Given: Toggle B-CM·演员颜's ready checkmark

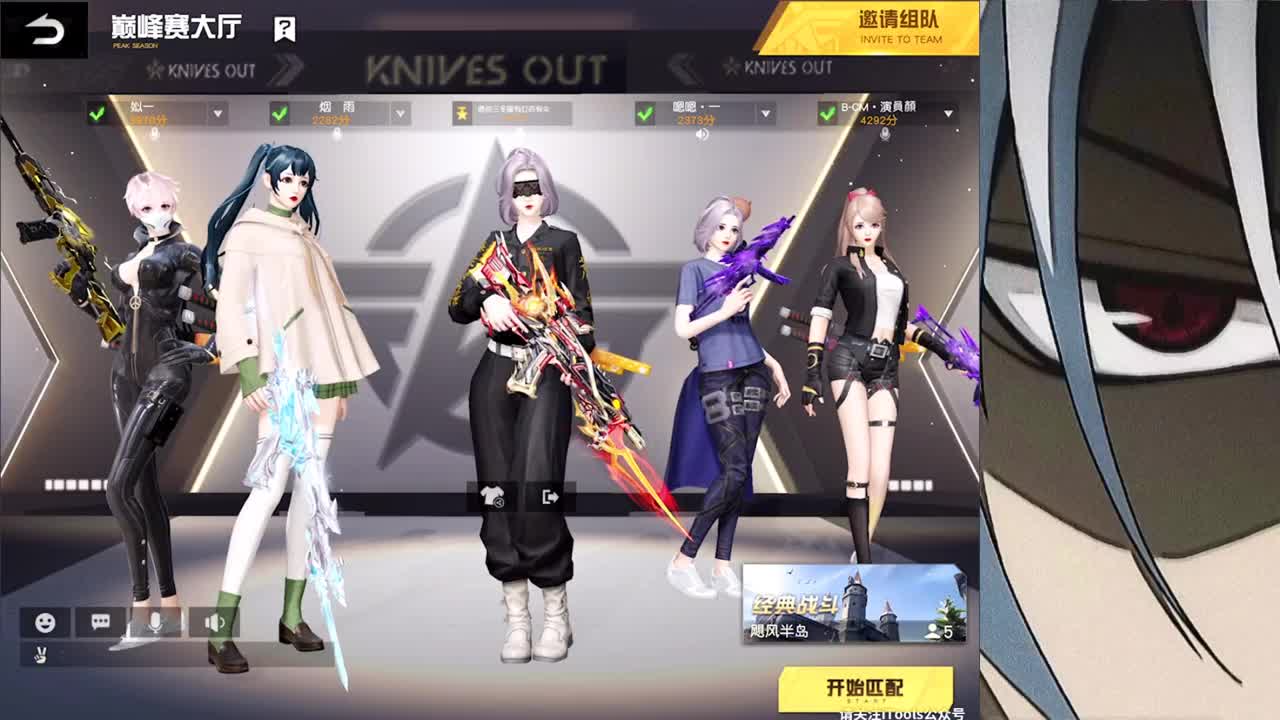Looking at the screenshot, I should [825, 111].
